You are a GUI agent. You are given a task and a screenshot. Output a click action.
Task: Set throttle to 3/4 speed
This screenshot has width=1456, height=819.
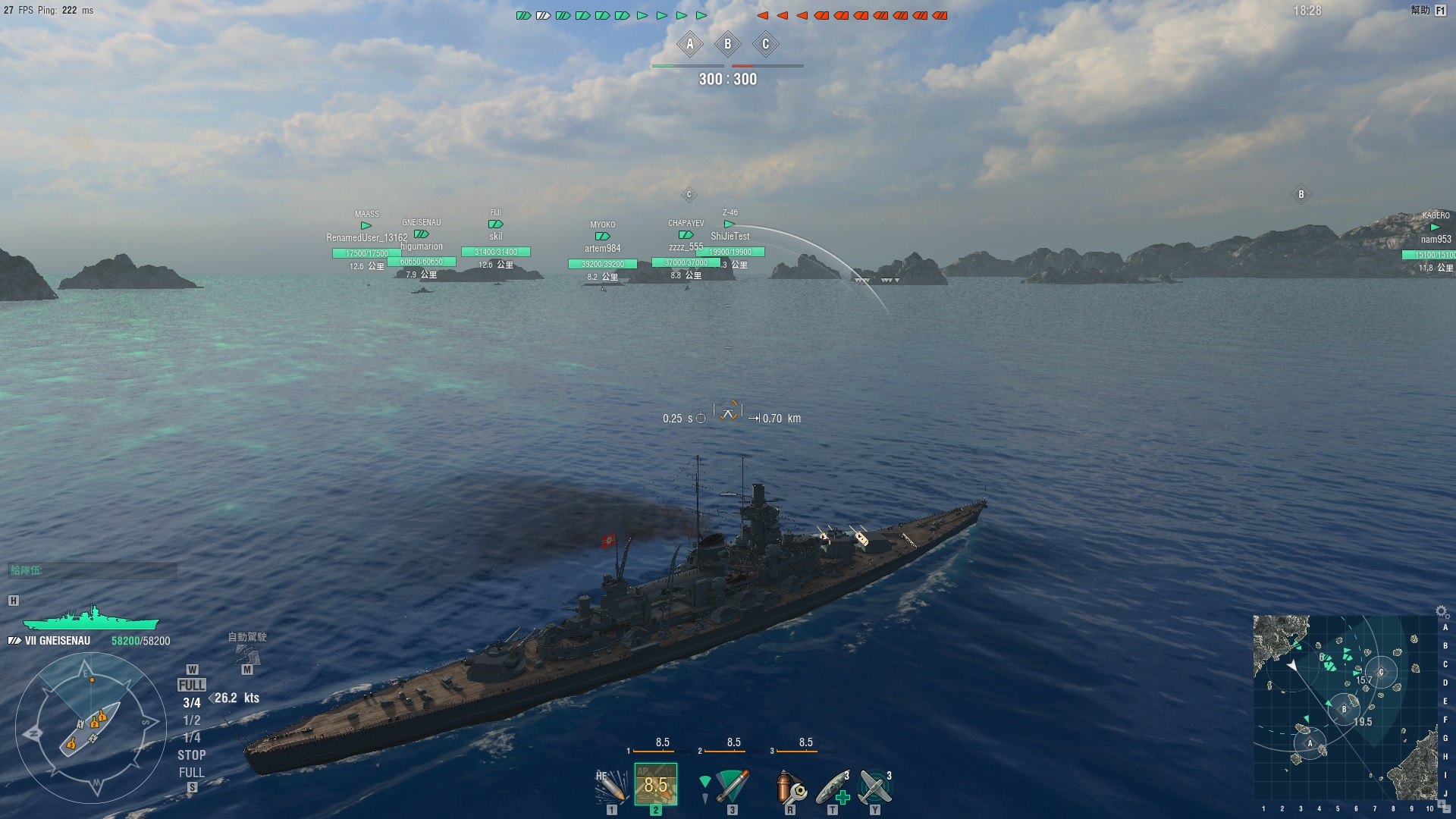192,703
